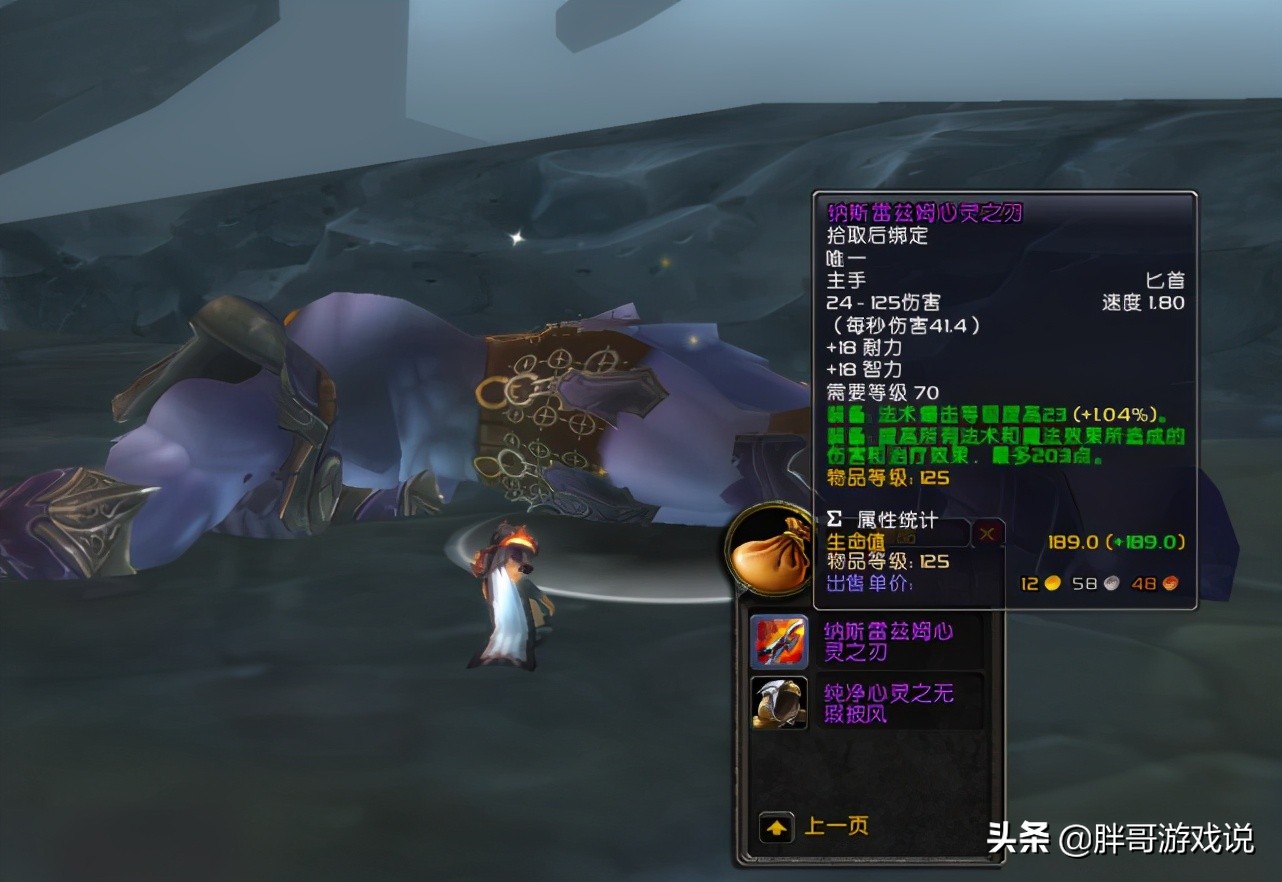Open the money bag loot icon
The width and height of the screenshot is (1282, 882).
[770, 549]
